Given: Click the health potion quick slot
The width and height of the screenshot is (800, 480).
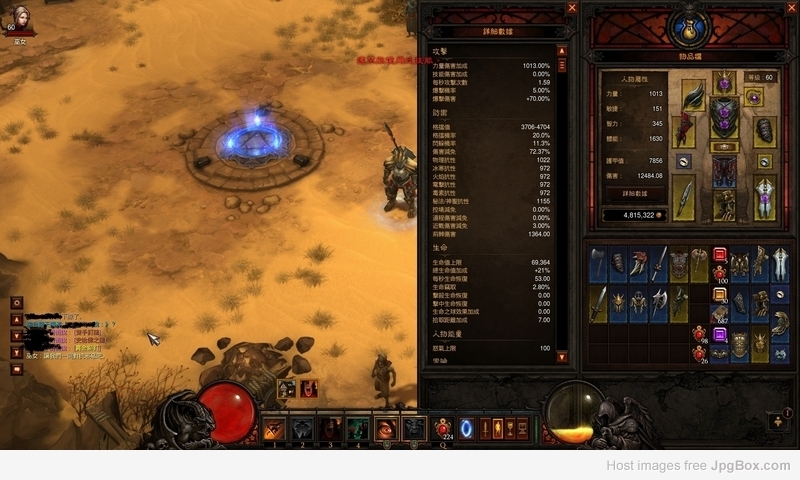Looking at the screenshot, I should click(443, 428).
